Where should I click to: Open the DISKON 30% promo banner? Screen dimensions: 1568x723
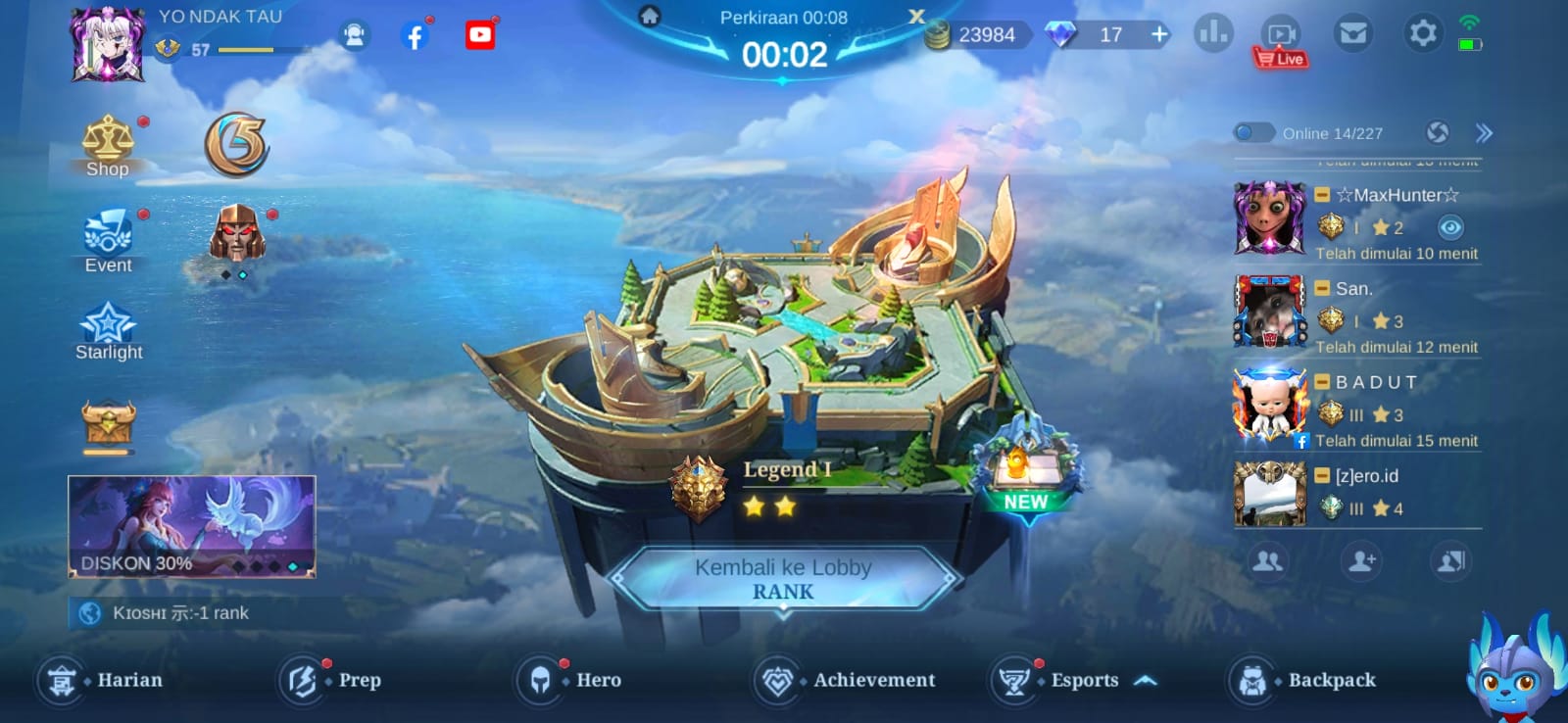191,526
